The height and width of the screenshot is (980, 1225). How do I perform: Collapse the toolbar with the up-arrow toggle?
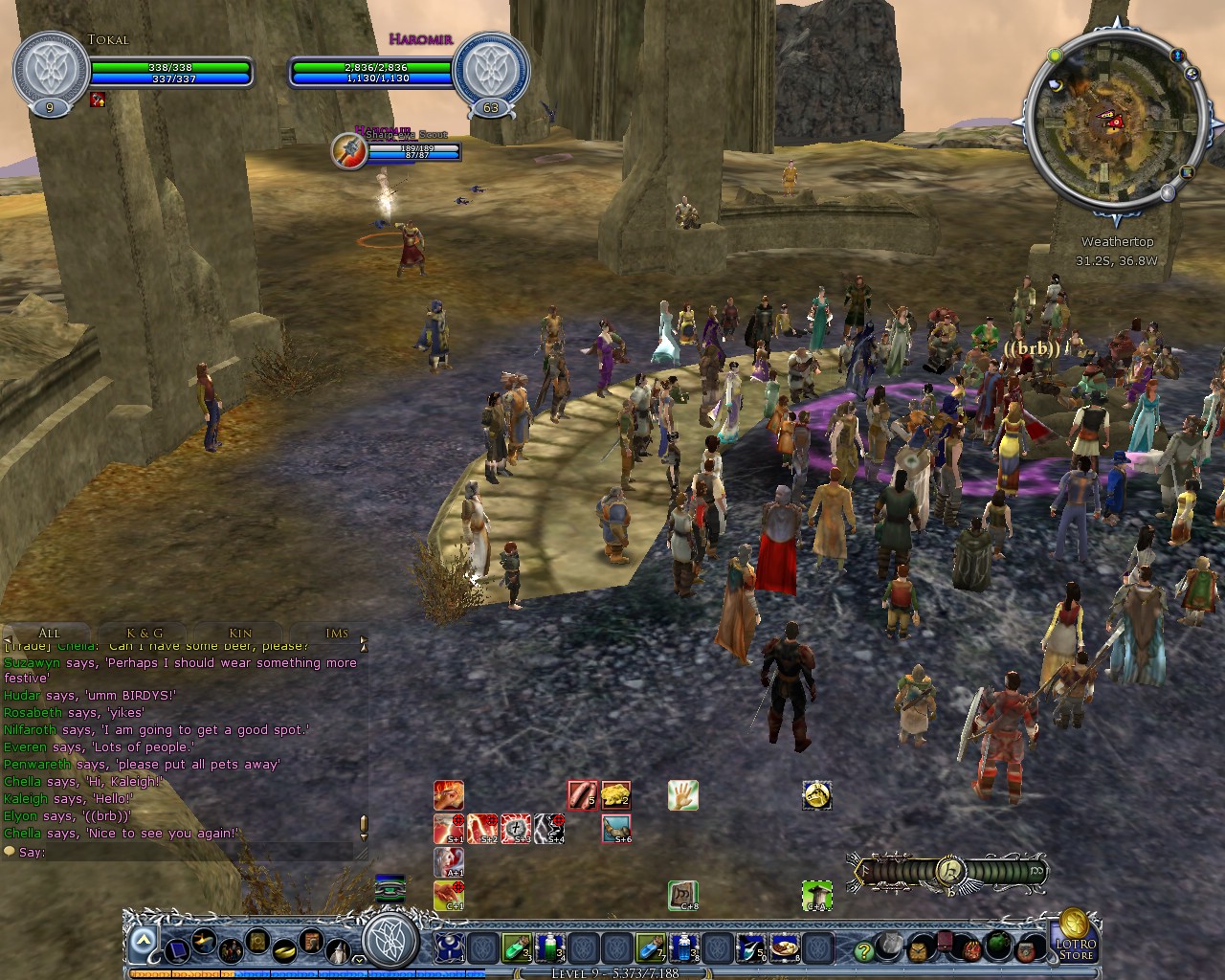143,940
